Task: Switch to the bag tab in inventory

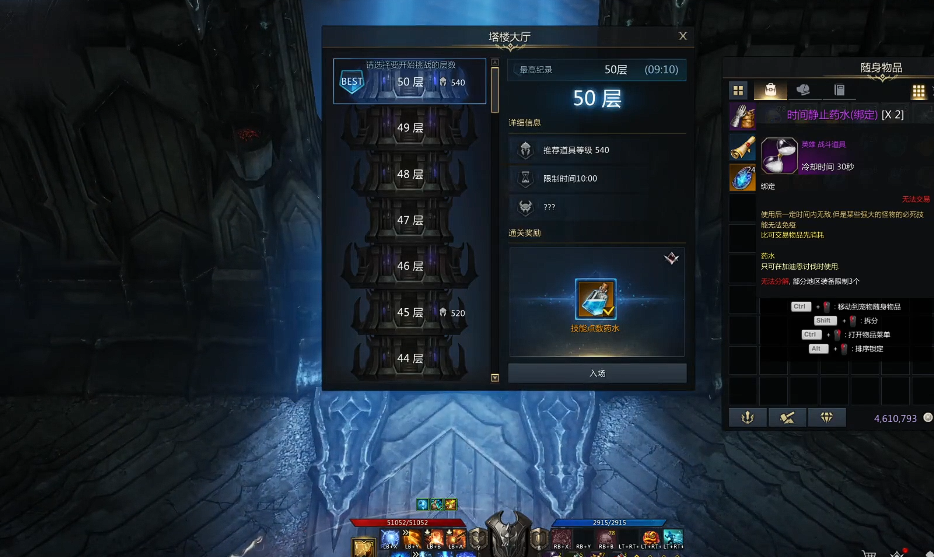Action: [771, 91]
